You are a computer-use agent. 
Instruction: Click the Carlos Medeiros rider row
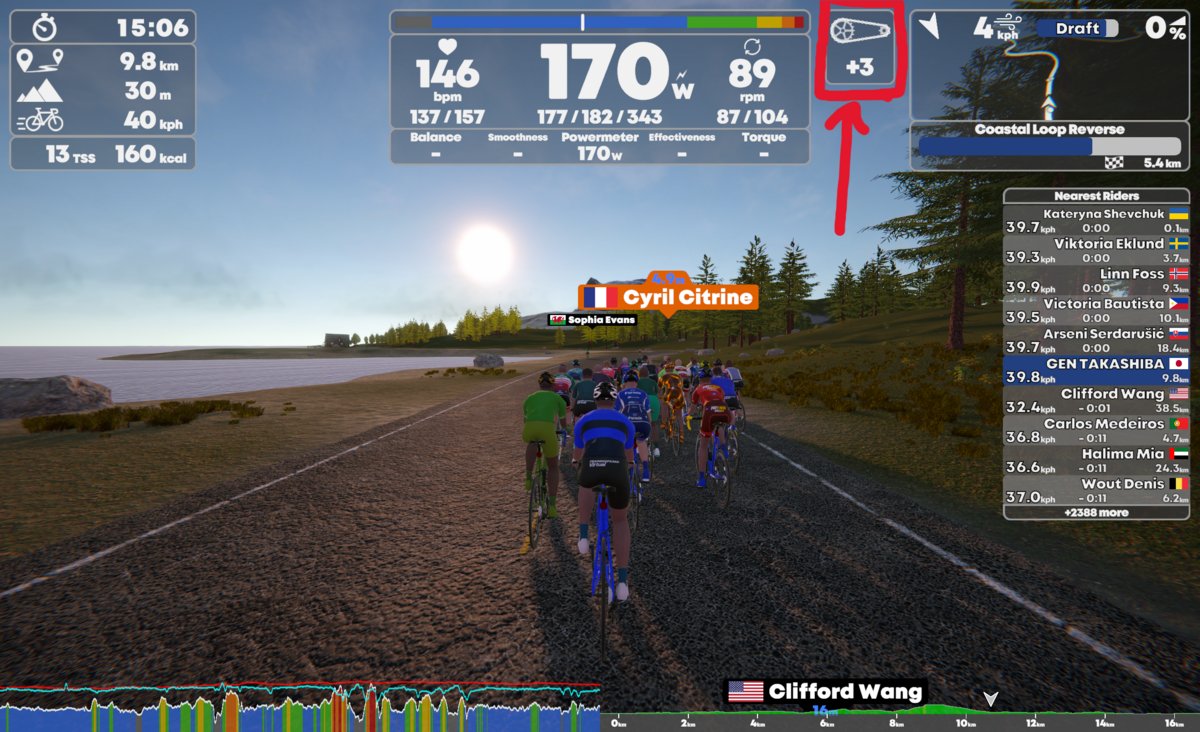[x=1096, y=431]
